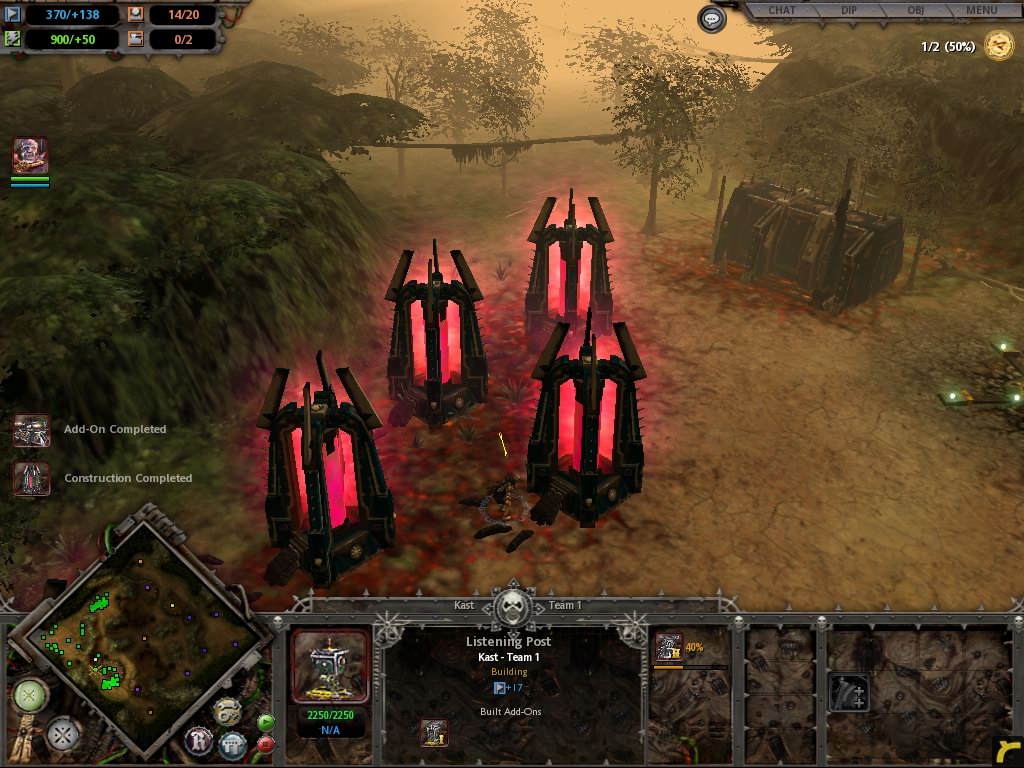1024x768 pixels.
Task: Click the grey crossed-arrows minimap button
Action: click(x=64, y=735)
